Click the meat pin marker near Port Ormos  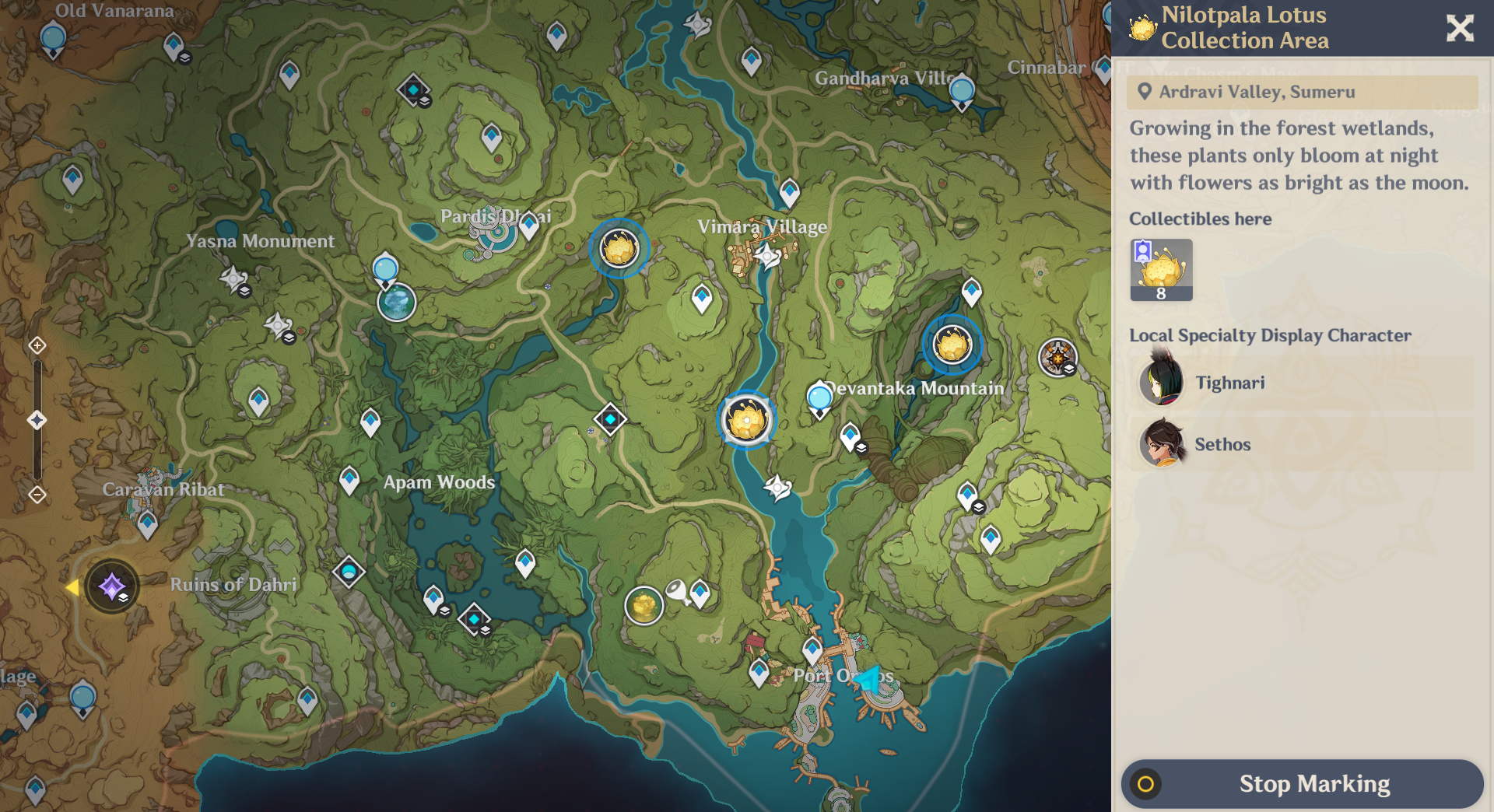pyautogui.click(x=675, y=591)
